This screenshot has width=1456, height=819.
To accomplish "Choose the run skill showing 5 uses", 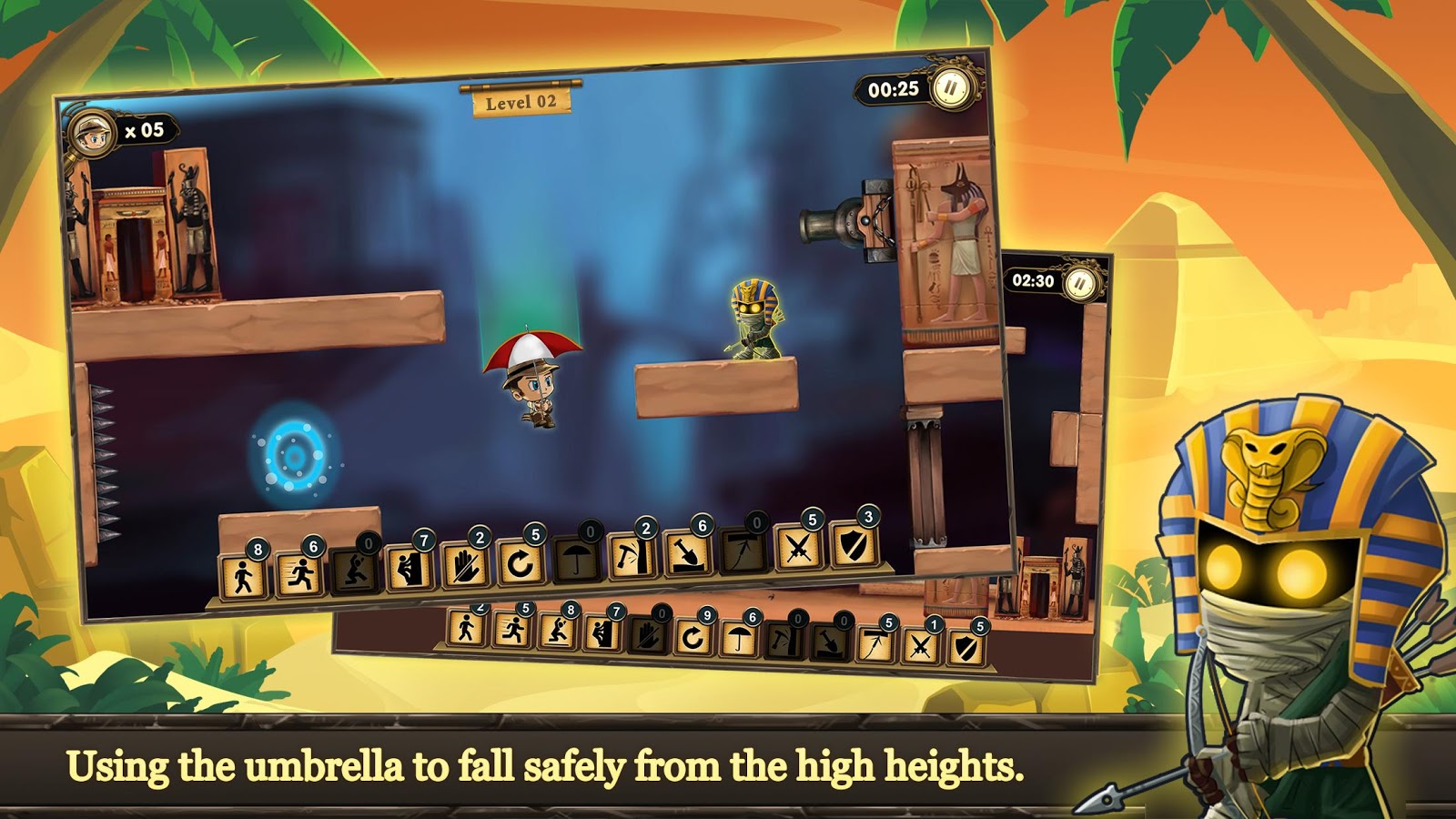I will point(511,629).
